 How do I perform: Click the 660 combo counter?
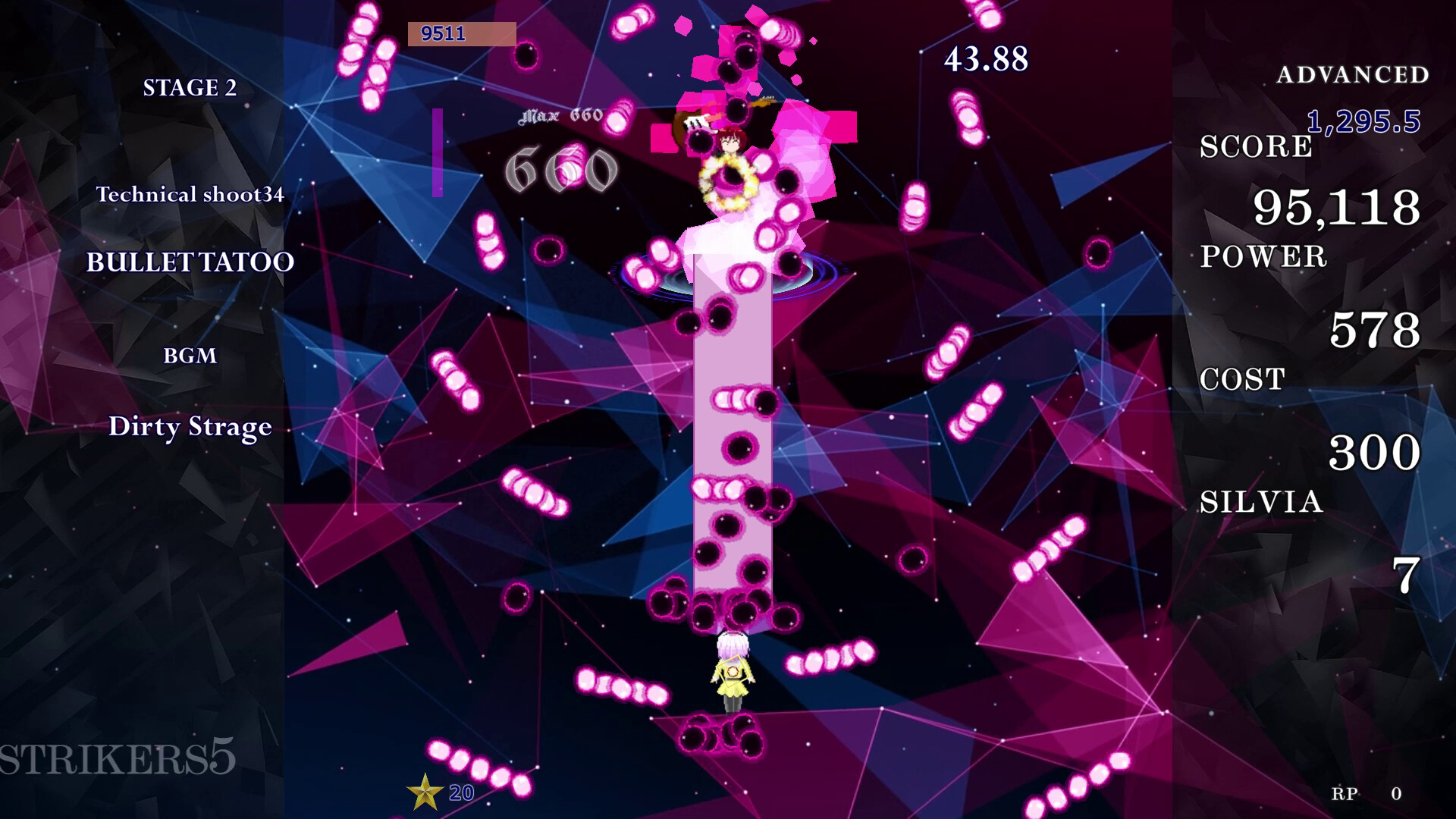pos(562,168)
